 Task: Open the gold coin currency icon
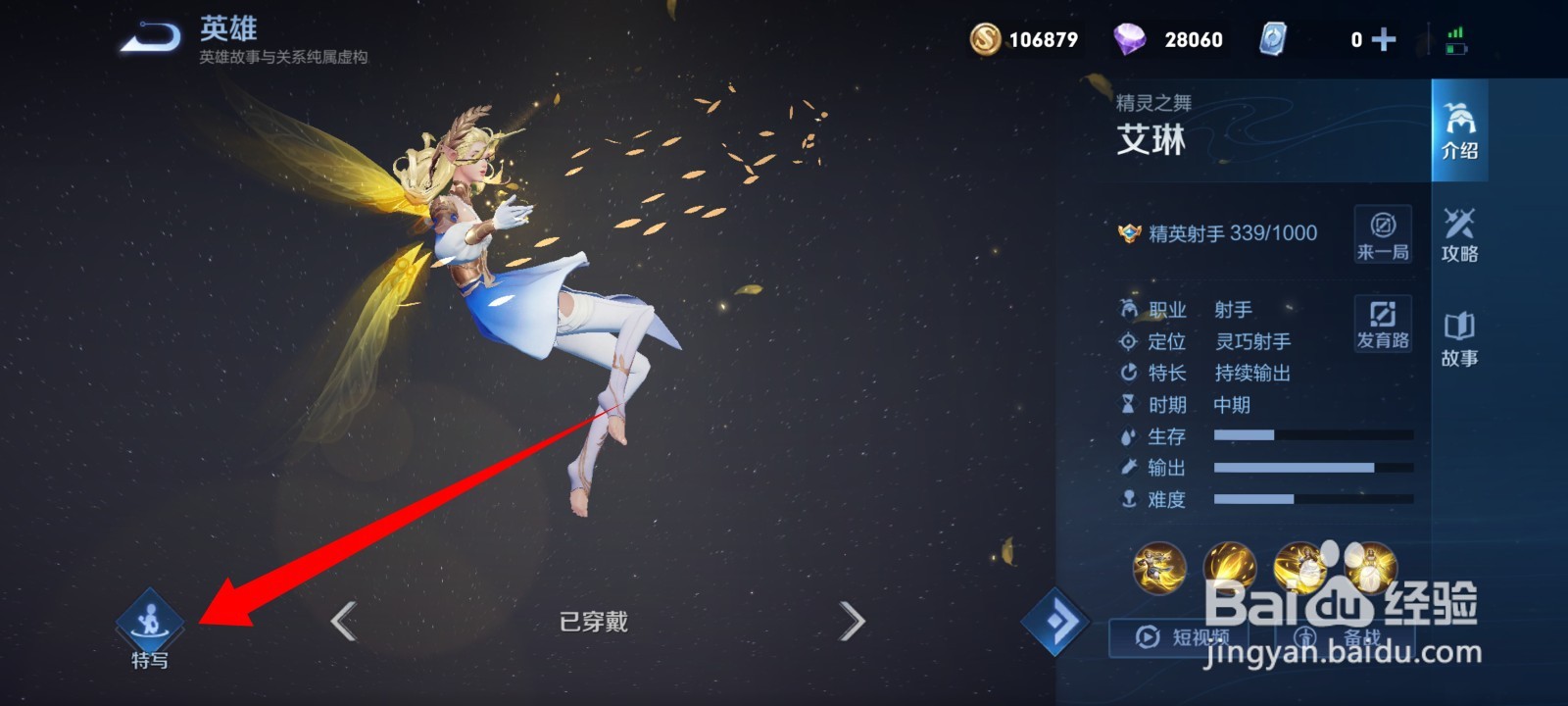click(x=987, y=39)
